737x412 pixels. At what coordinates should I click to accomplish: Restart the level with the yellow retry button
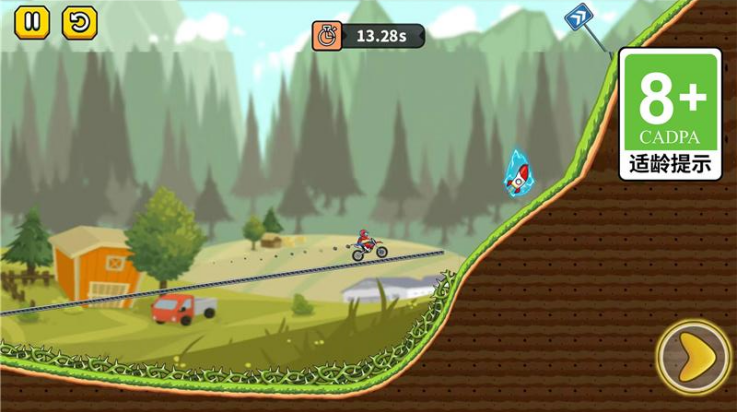click(x=80, y=22)
